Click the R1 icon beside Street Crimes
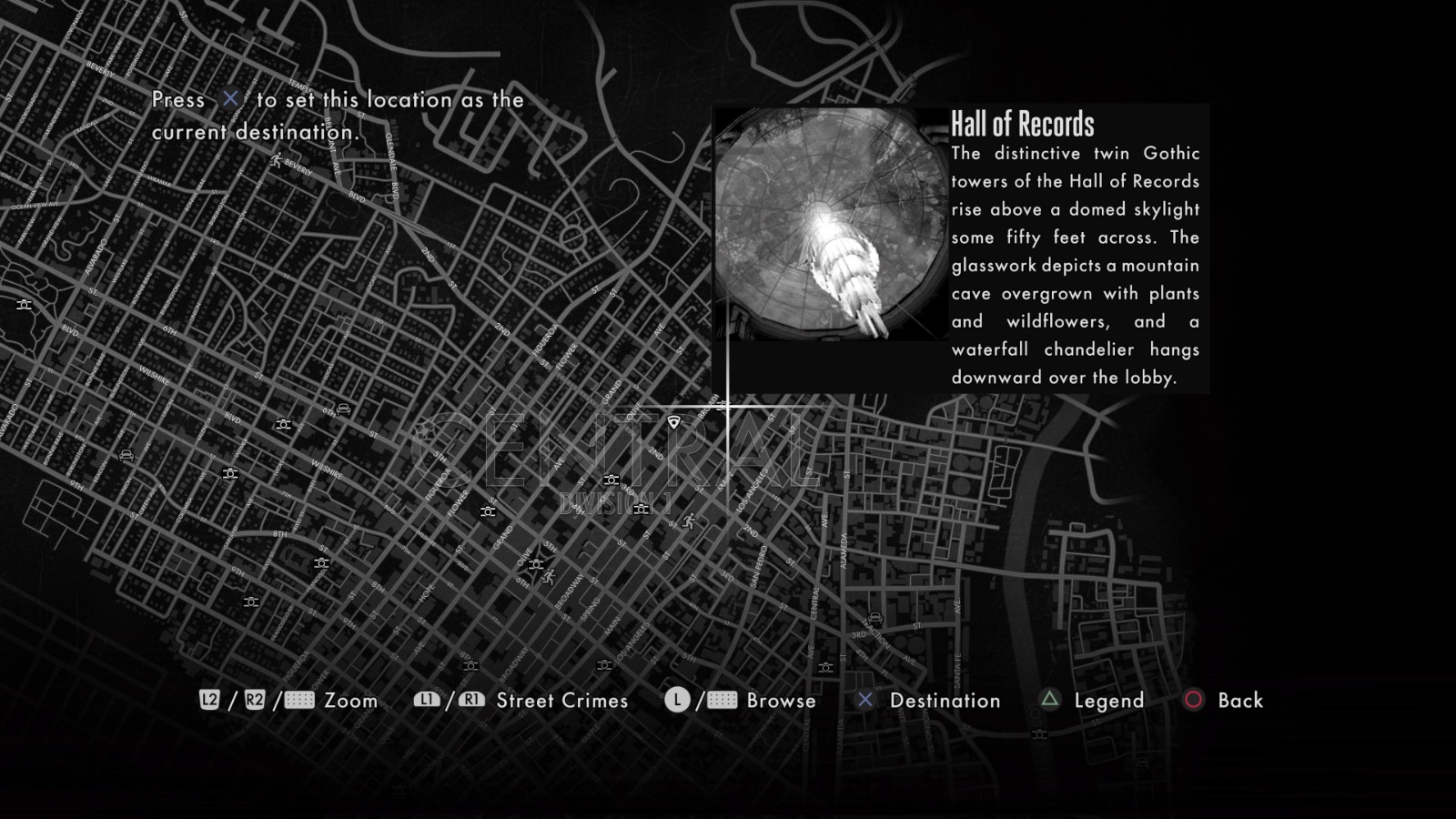Image resolution: width=1456 pixels, height=819 pixels. click(x=470, y=701)
